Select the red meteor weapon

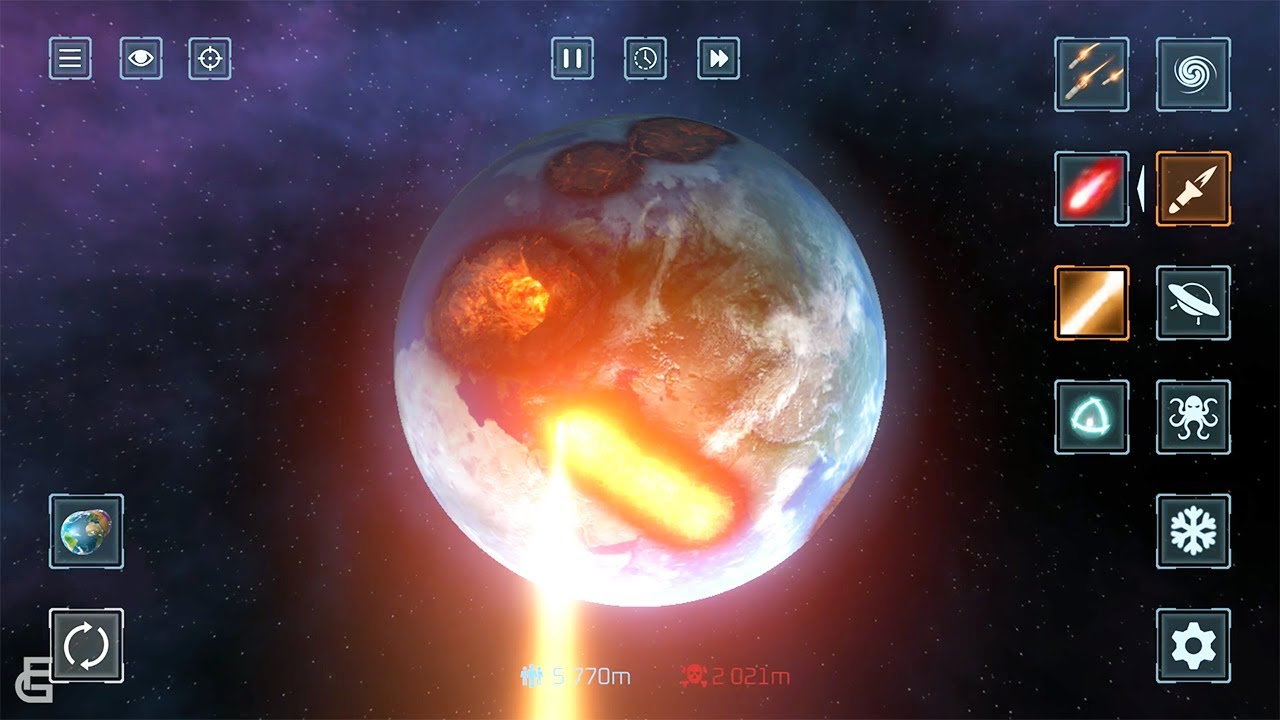[x=1091, y=189]
